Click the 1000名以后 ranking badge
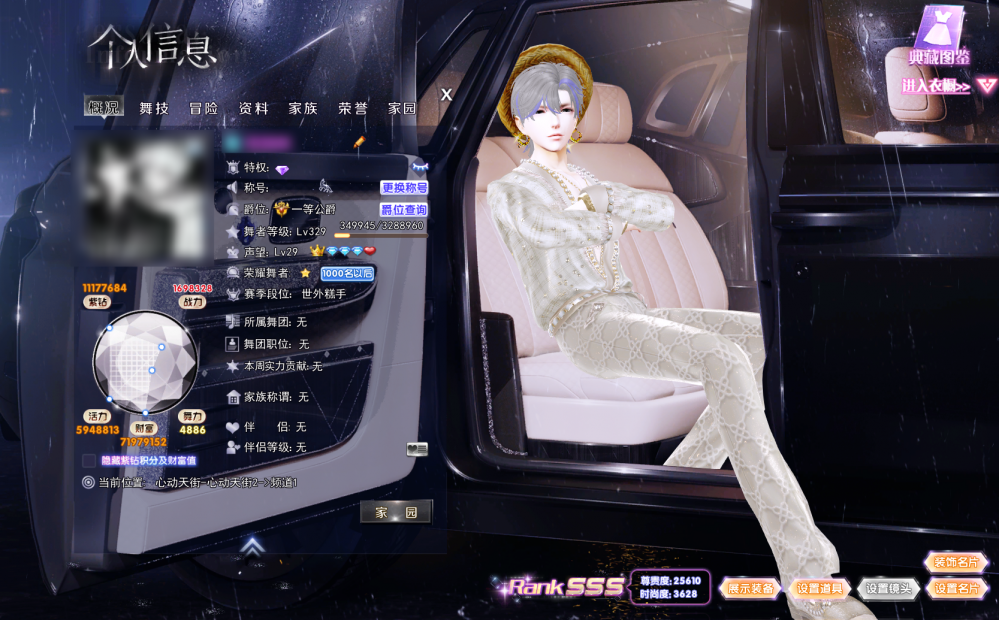The image size is (999, 620). 347,273
